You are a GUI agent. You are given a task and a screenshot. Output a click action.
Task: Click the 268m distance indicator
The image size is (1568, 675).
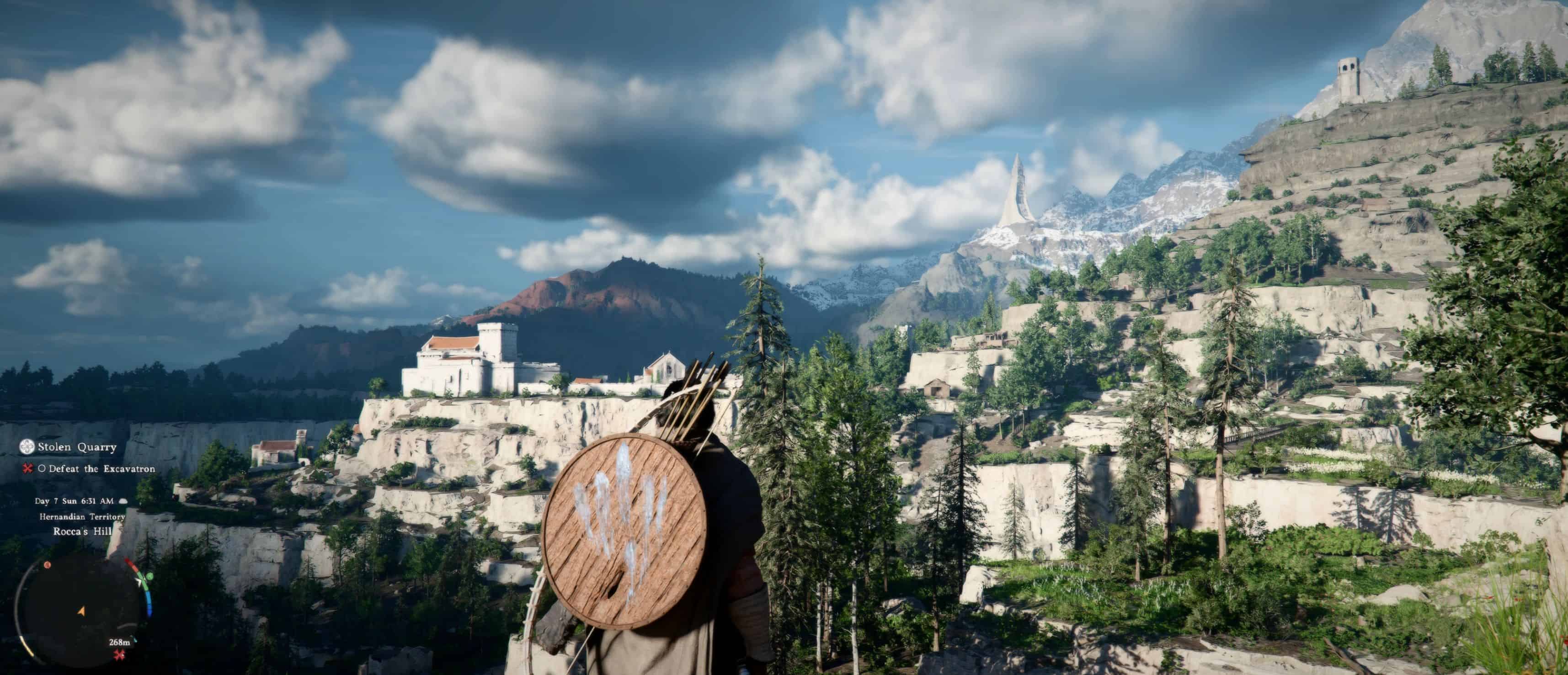[x=119, y=643]
